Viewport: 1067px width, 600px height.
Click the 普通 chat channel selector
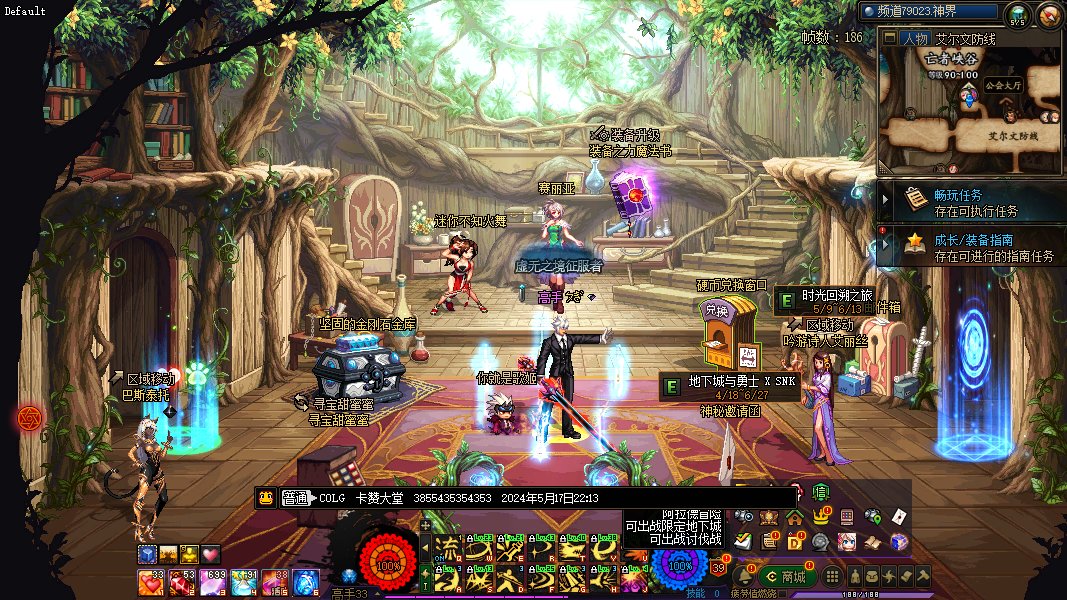[x=296, y=498]
